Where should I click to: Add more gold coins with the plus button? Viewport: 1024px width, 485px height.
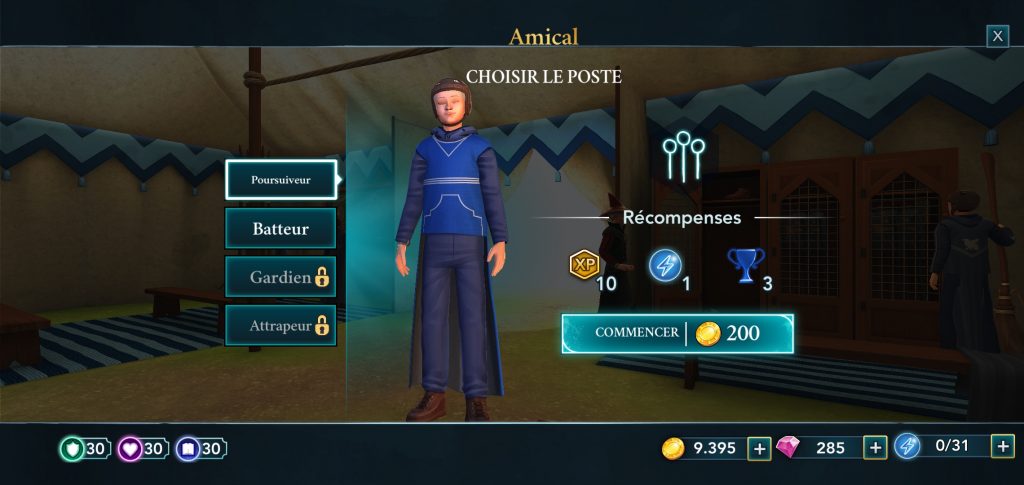coord(759,448)
